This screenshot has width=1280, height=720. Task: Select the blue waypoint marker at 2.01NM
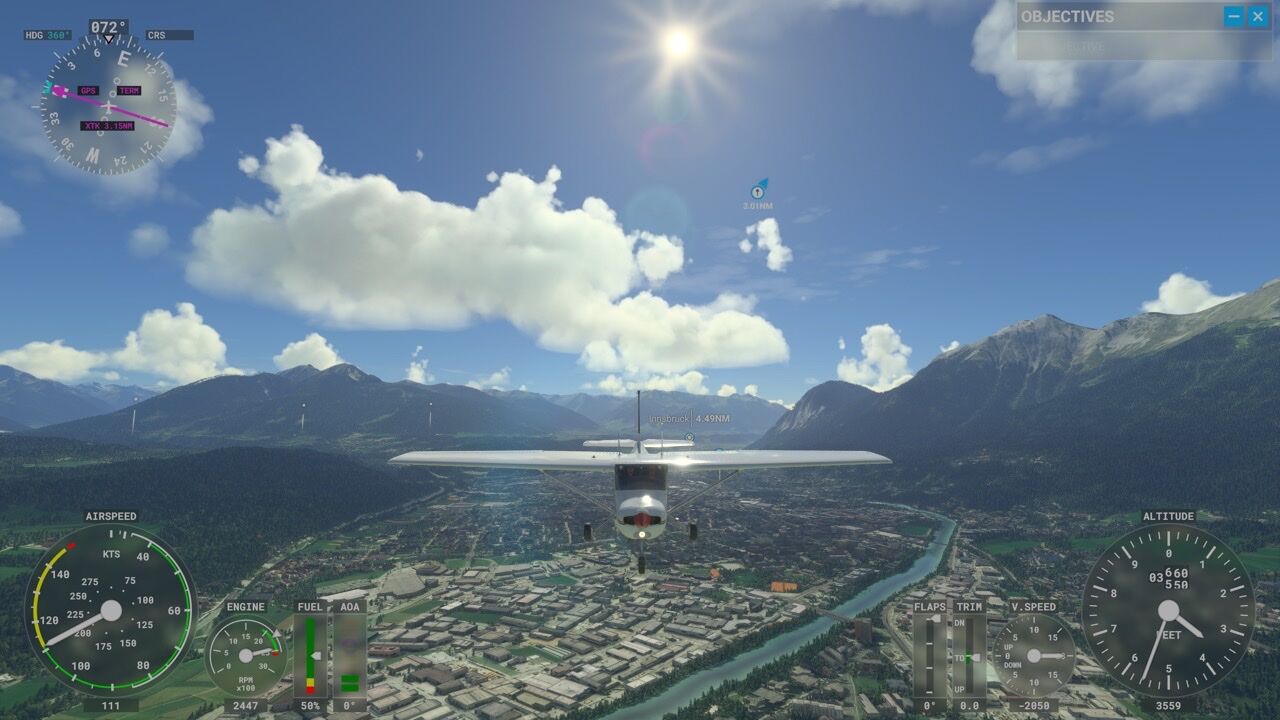(x=758, y=190)
